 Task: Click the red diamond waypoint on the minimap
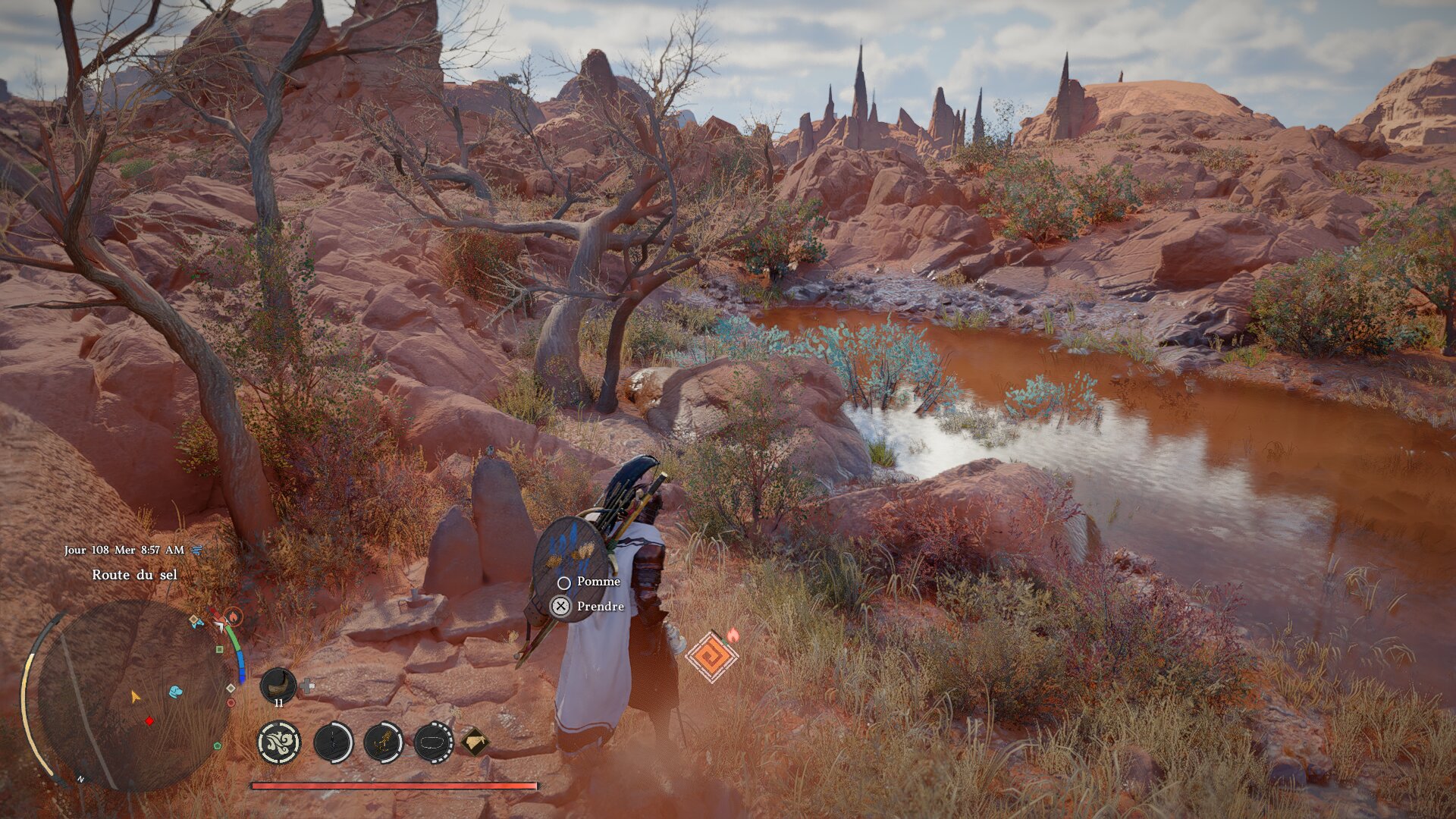(x=149, y=721)
